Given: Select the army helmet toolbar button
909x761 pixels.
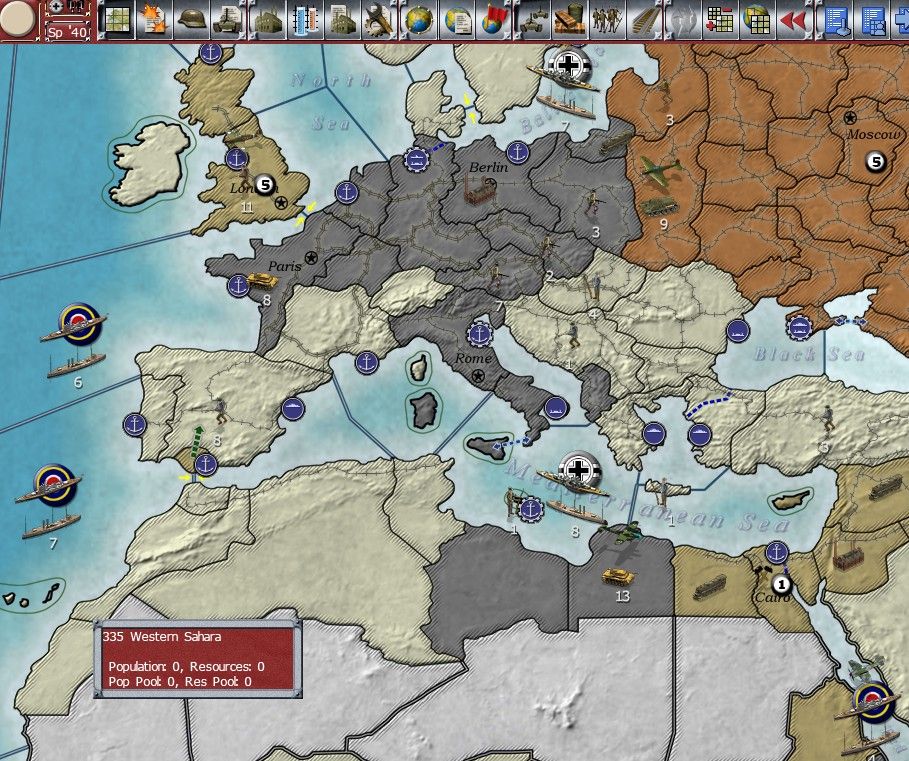Looking at the screenshot, I should [x=191, y=19].
